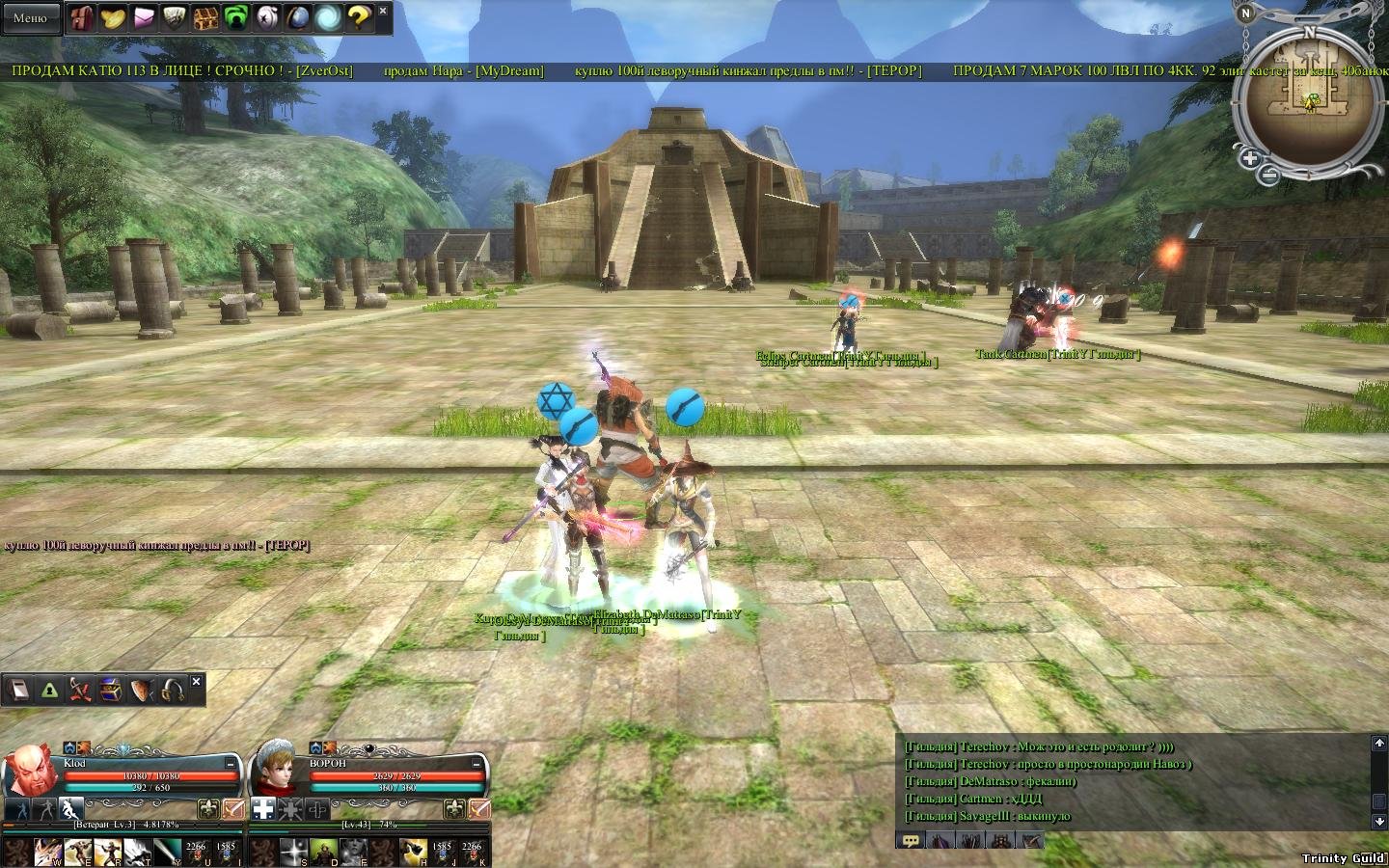Select Klod's character portrait
1389x868 pixels.
pyautogui.click(x=31, y=772)
